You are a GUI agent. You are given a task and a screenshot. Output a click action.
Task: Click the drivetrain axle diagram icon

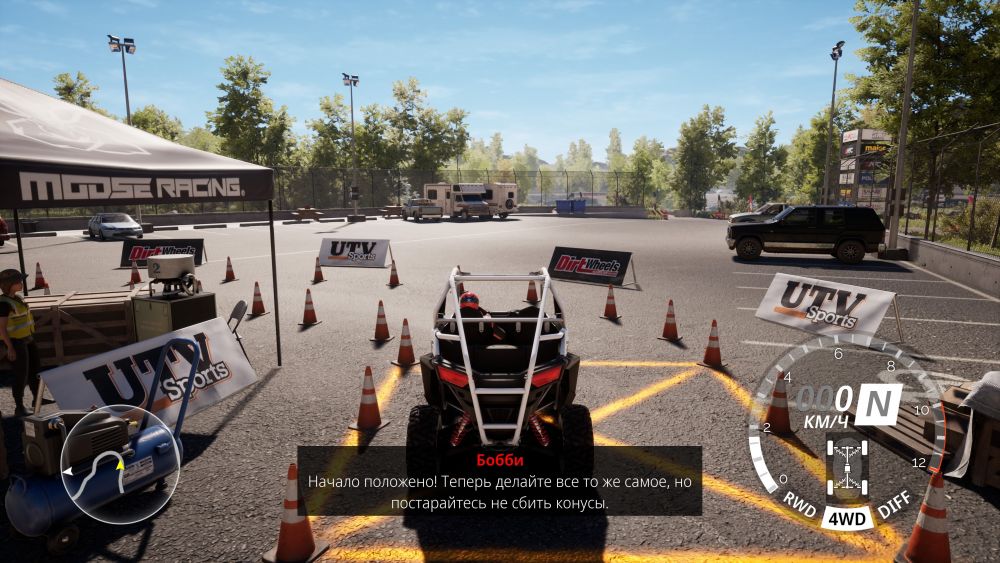pyautogui.click(x=847, y=468)
